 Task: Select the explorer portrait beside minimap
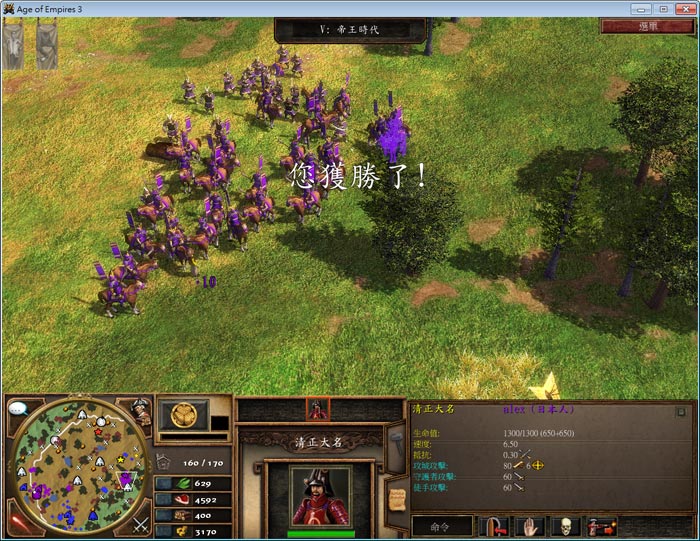[x=140, y=410]
